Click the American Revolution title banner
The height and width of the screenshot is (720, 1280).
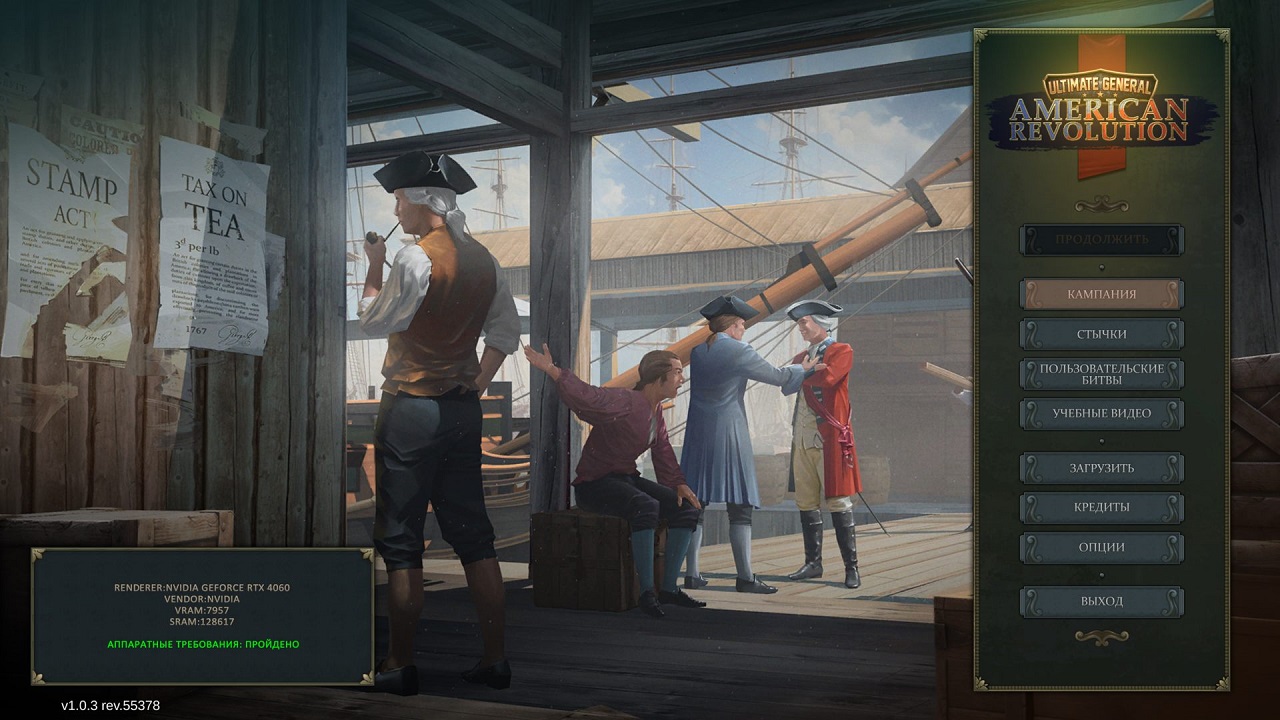click(x=1098, y=118)
